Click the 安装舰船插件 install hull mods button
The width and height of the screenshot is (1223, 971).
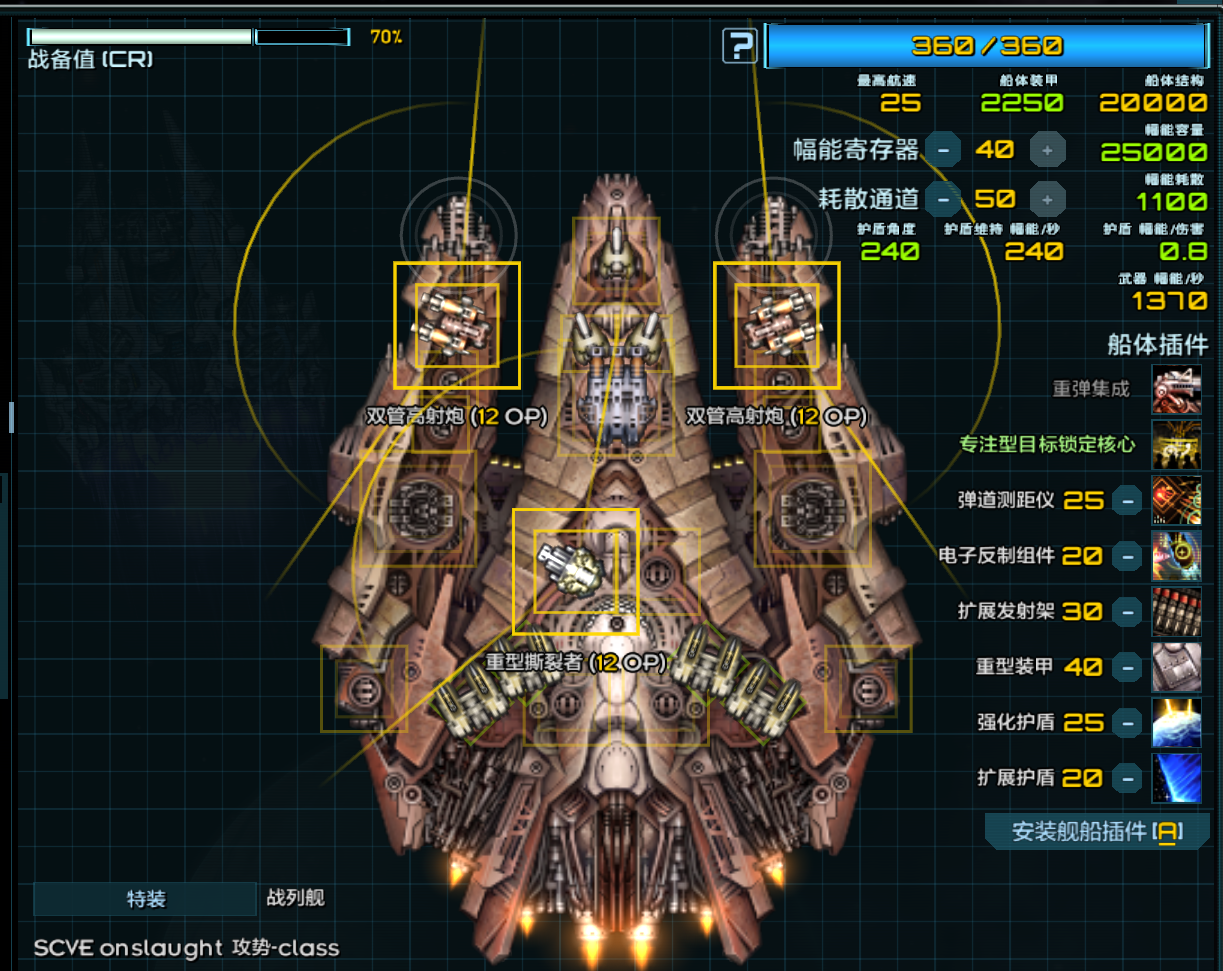[1097, 832]
